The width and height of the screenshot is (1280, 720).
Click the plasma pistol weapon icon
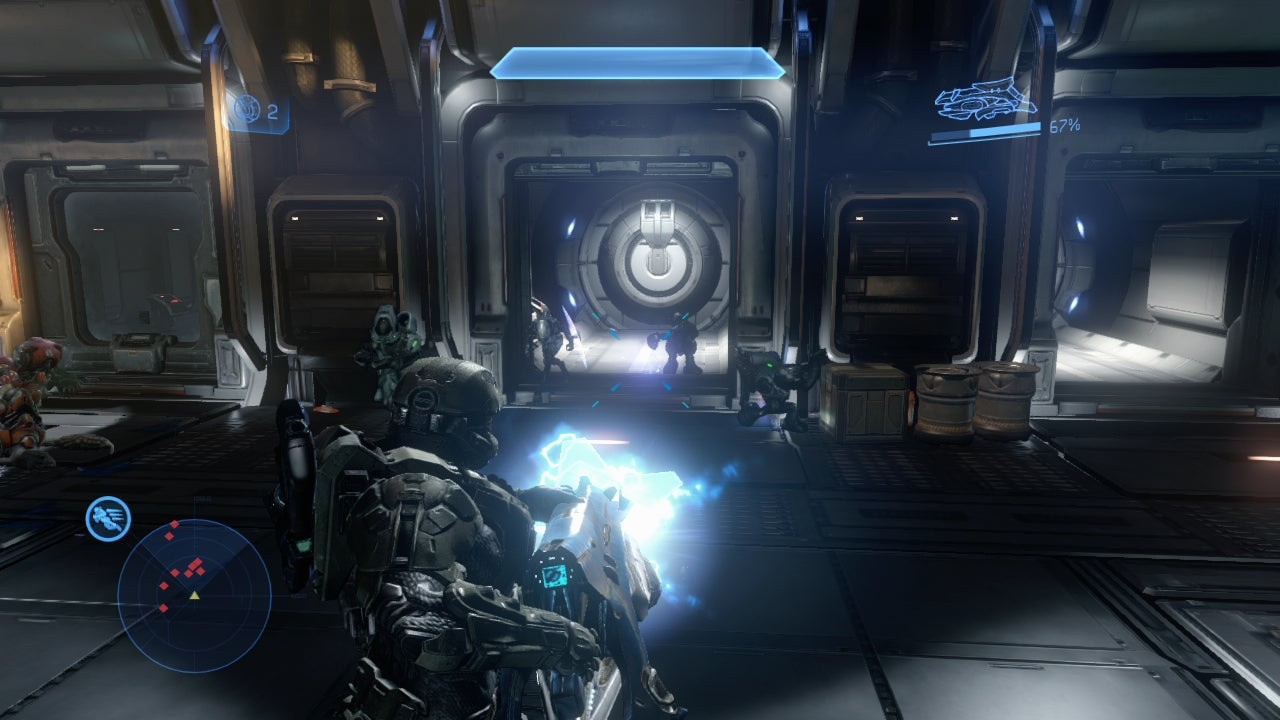pos(985,101)
